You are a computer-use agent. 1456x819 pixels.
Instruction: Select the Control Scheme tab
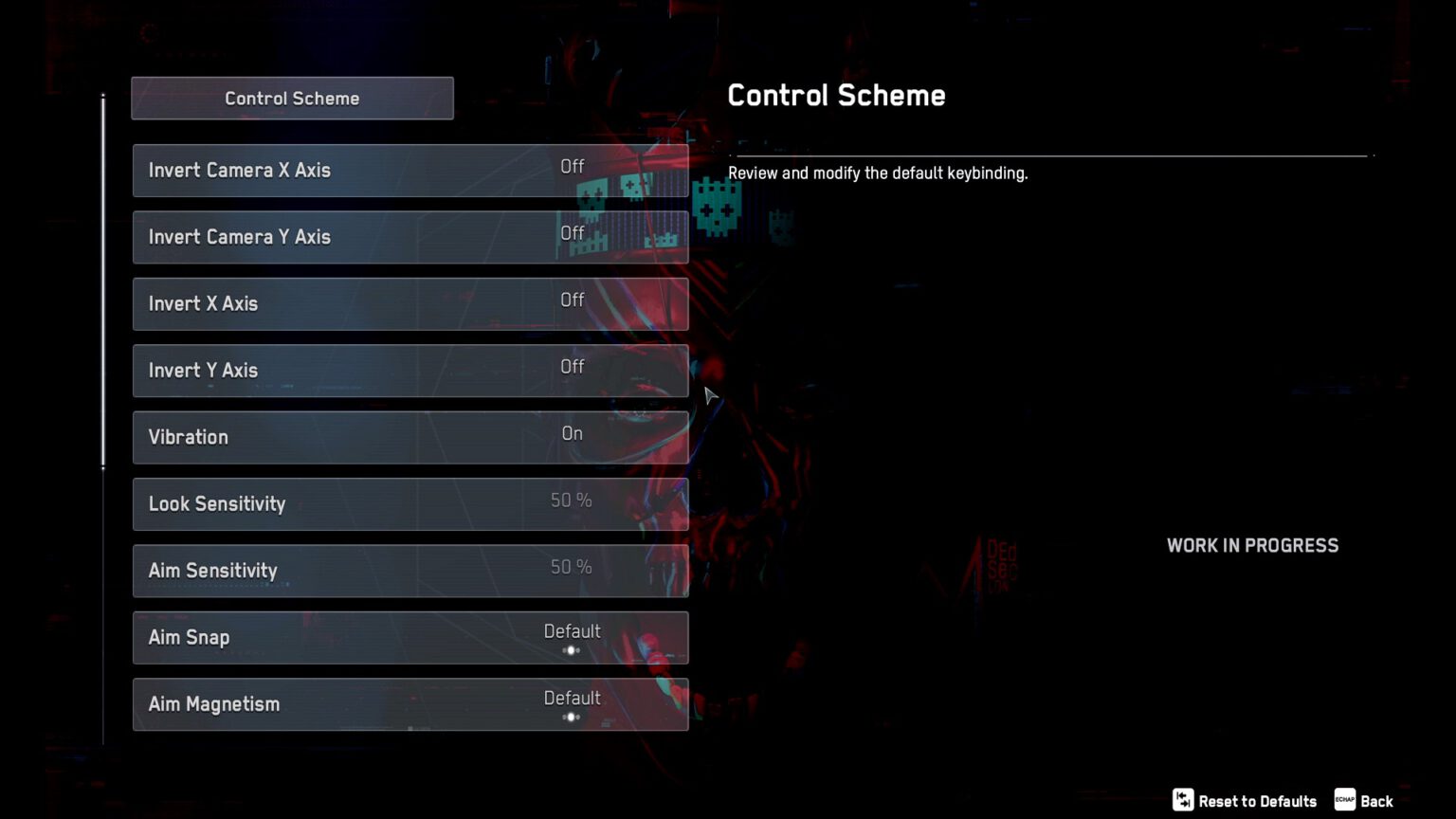tap(292, 98)
